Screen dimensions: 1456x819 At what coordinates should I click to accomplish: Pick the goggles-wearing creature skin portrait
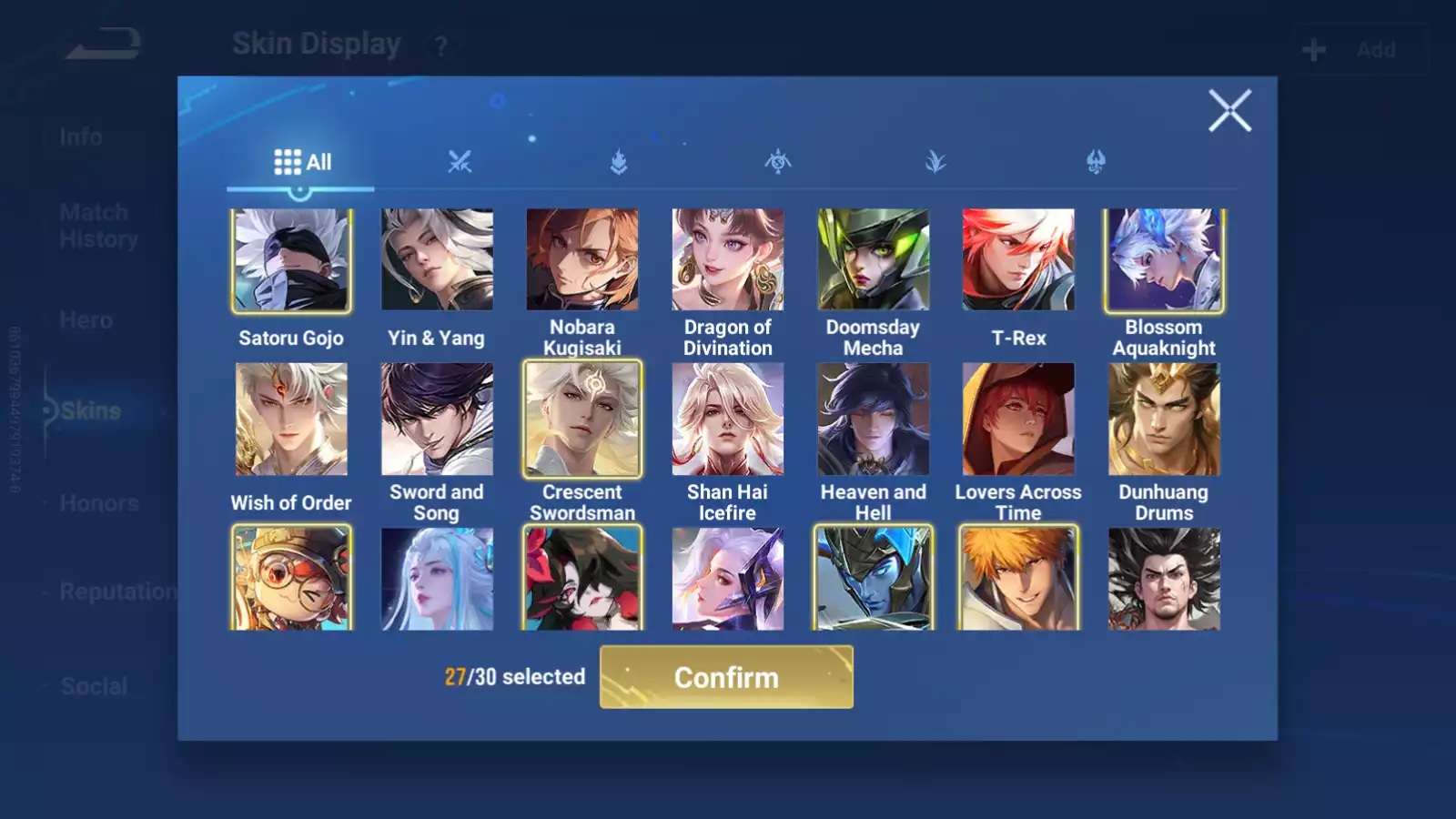[x=291, y=579]
